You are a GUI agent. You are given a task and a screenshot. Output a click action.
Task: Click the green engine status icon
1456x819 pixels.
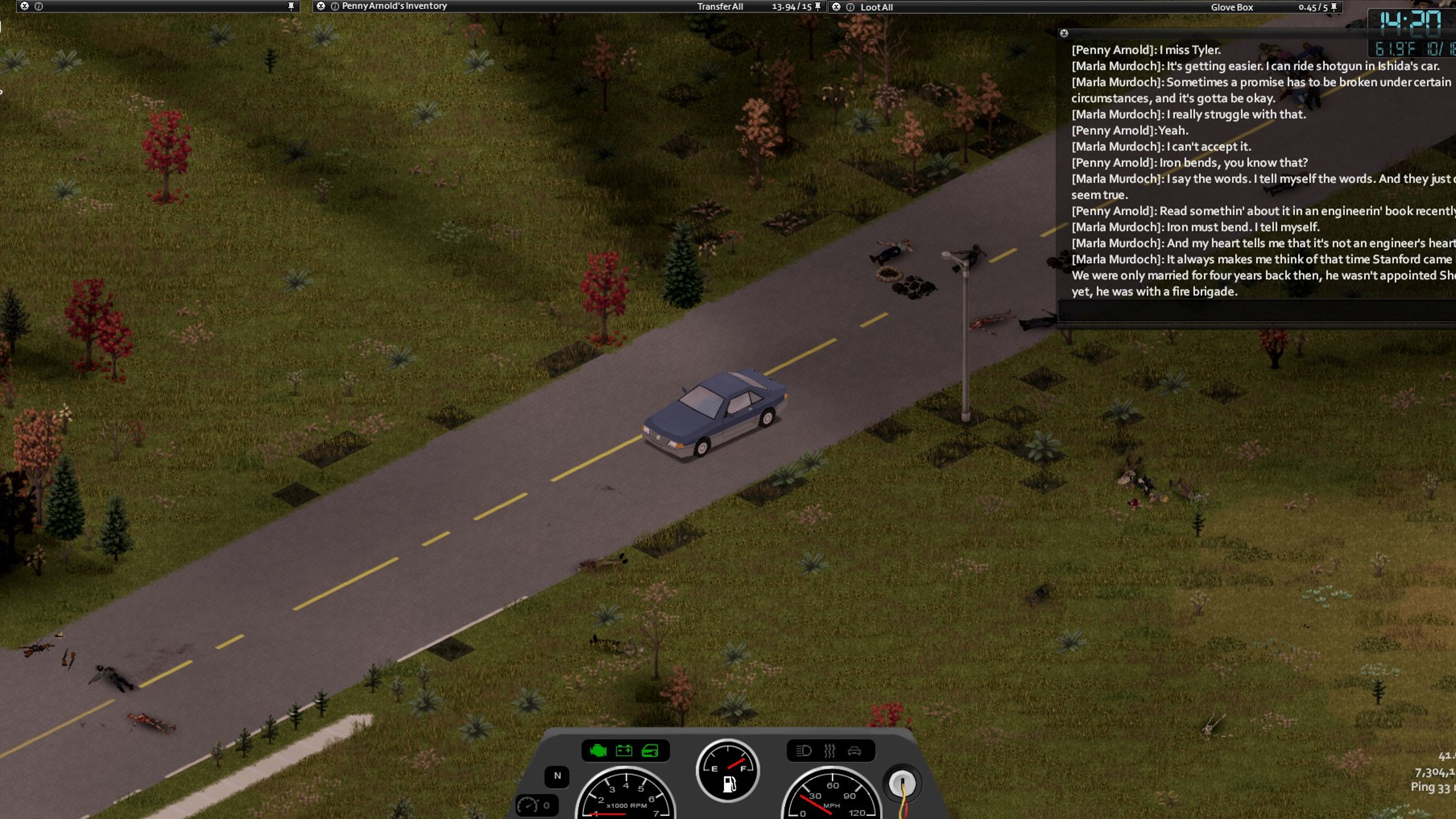pyautogui.click(x=598, y=751)
